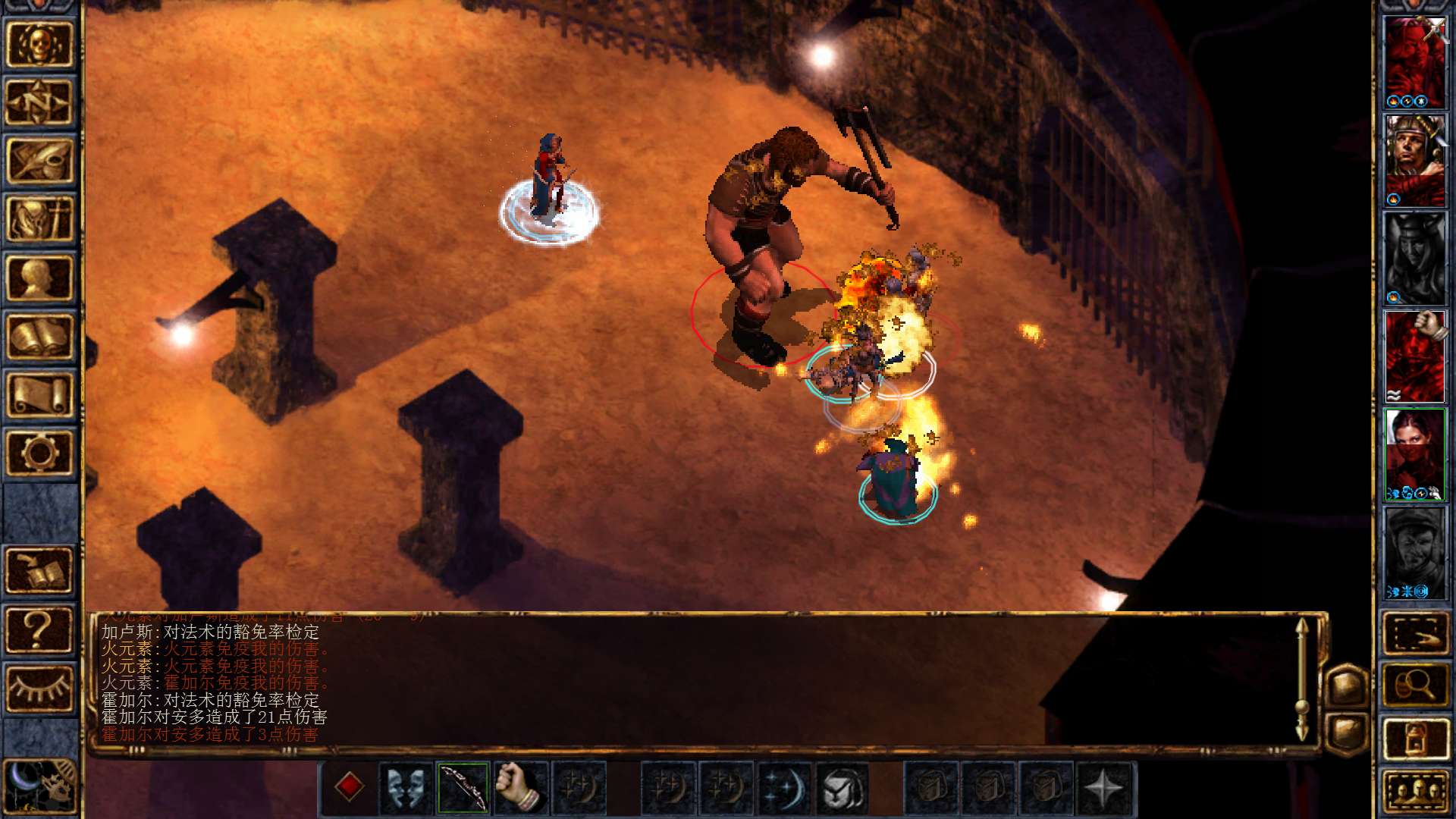Select the bow weapon slot
Viewport: 1456px width, 819px height.
point(463,788)
